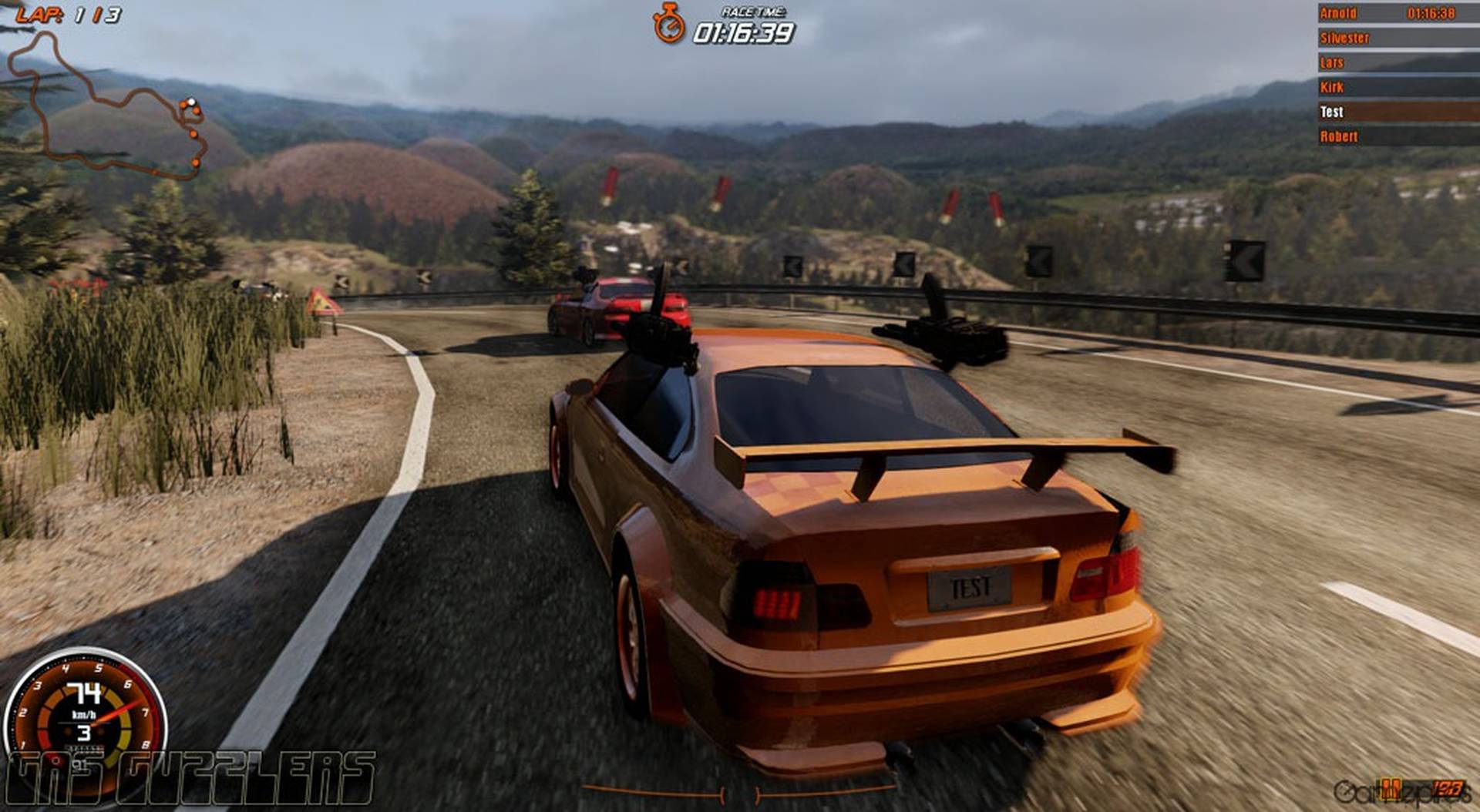This screenshot has height=812, width=1480.
Task: Click the track outline minimap
Action: click(x=106, y=108)
